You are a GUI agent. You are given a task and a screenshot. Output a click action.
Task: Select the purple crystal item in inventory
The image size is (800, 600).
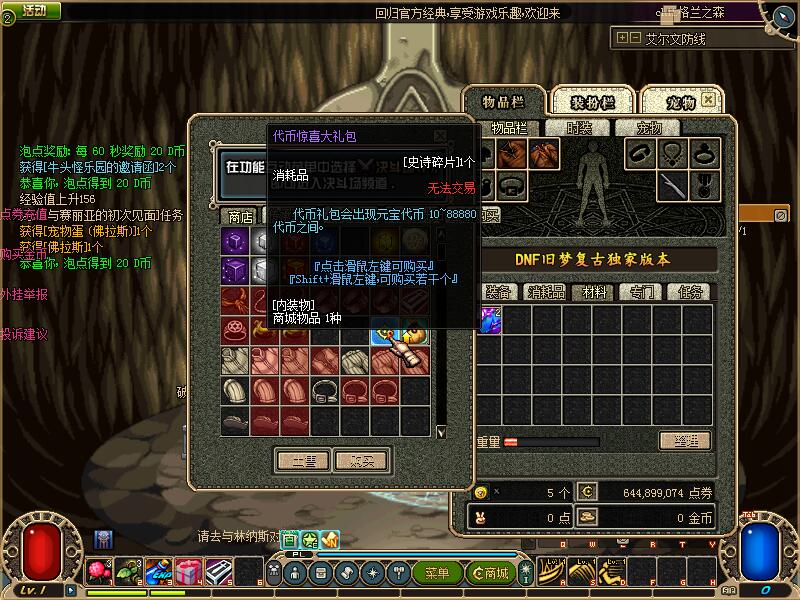490,320
